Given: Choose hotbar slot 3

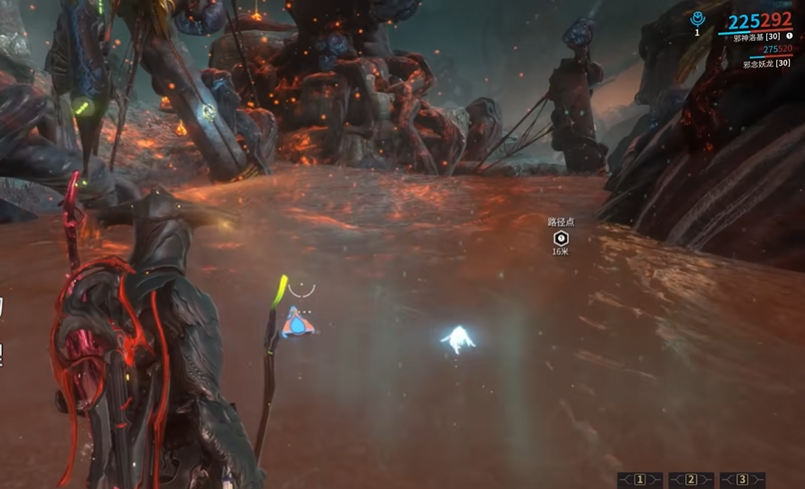Looking at the screenshot, I should click(742, 480).
